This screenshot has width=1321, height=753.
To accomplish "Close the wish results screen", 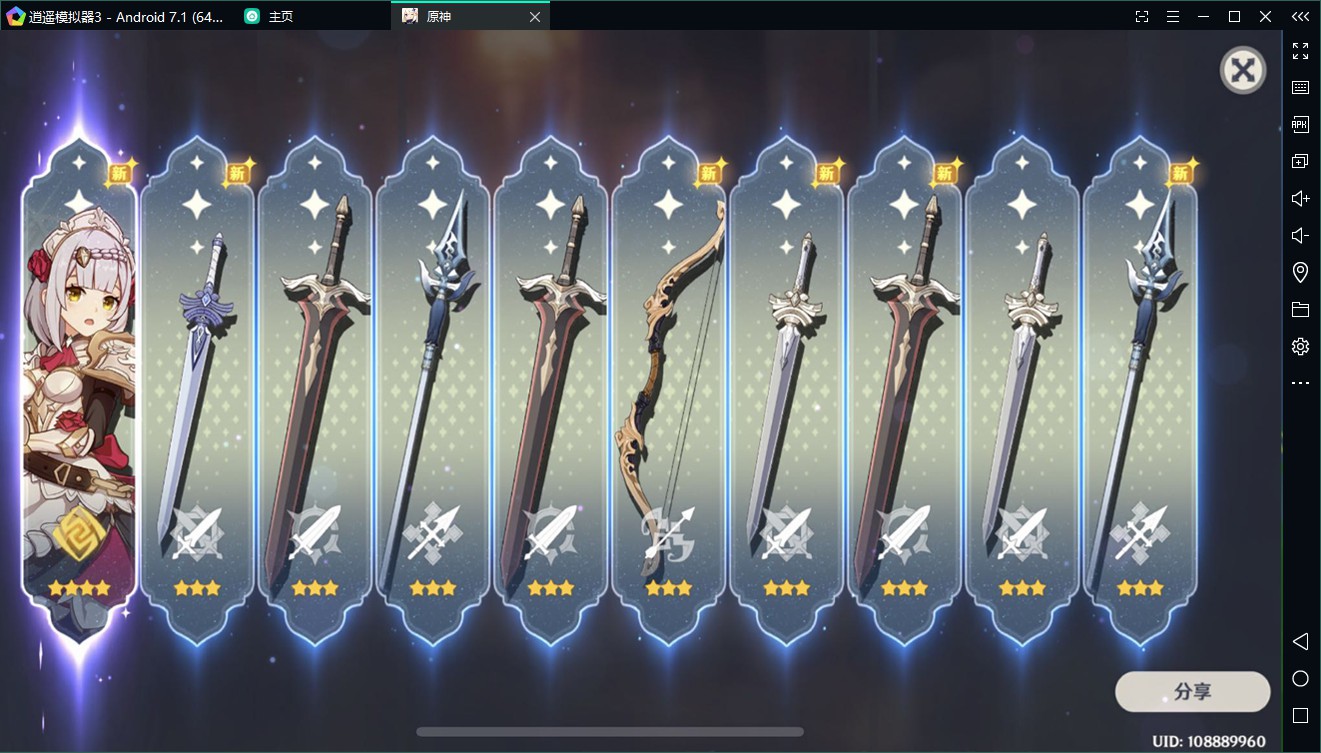I will click(x=1243, y=70).
